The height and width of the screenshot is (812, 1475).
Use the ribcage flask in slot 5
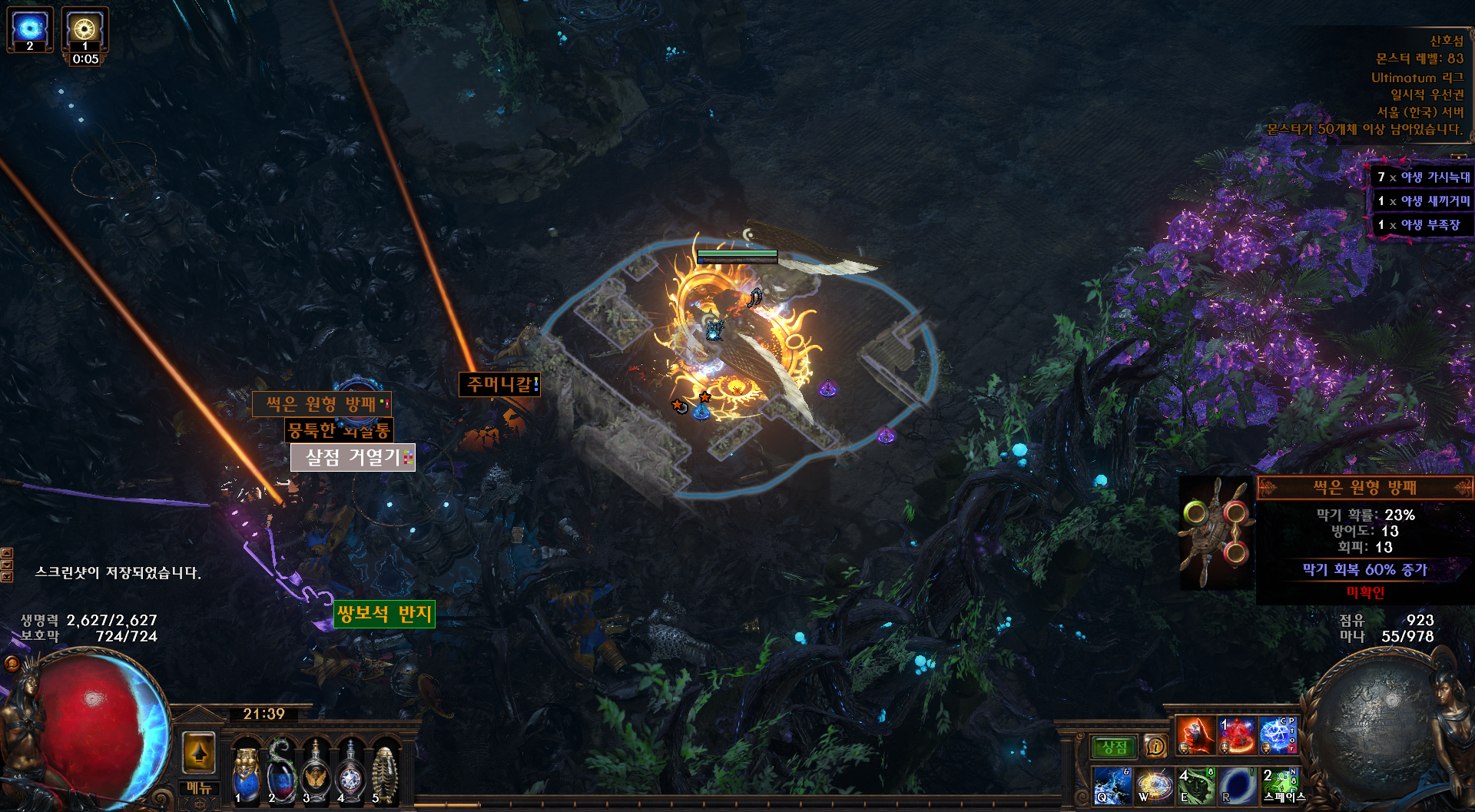pos(384,774)
